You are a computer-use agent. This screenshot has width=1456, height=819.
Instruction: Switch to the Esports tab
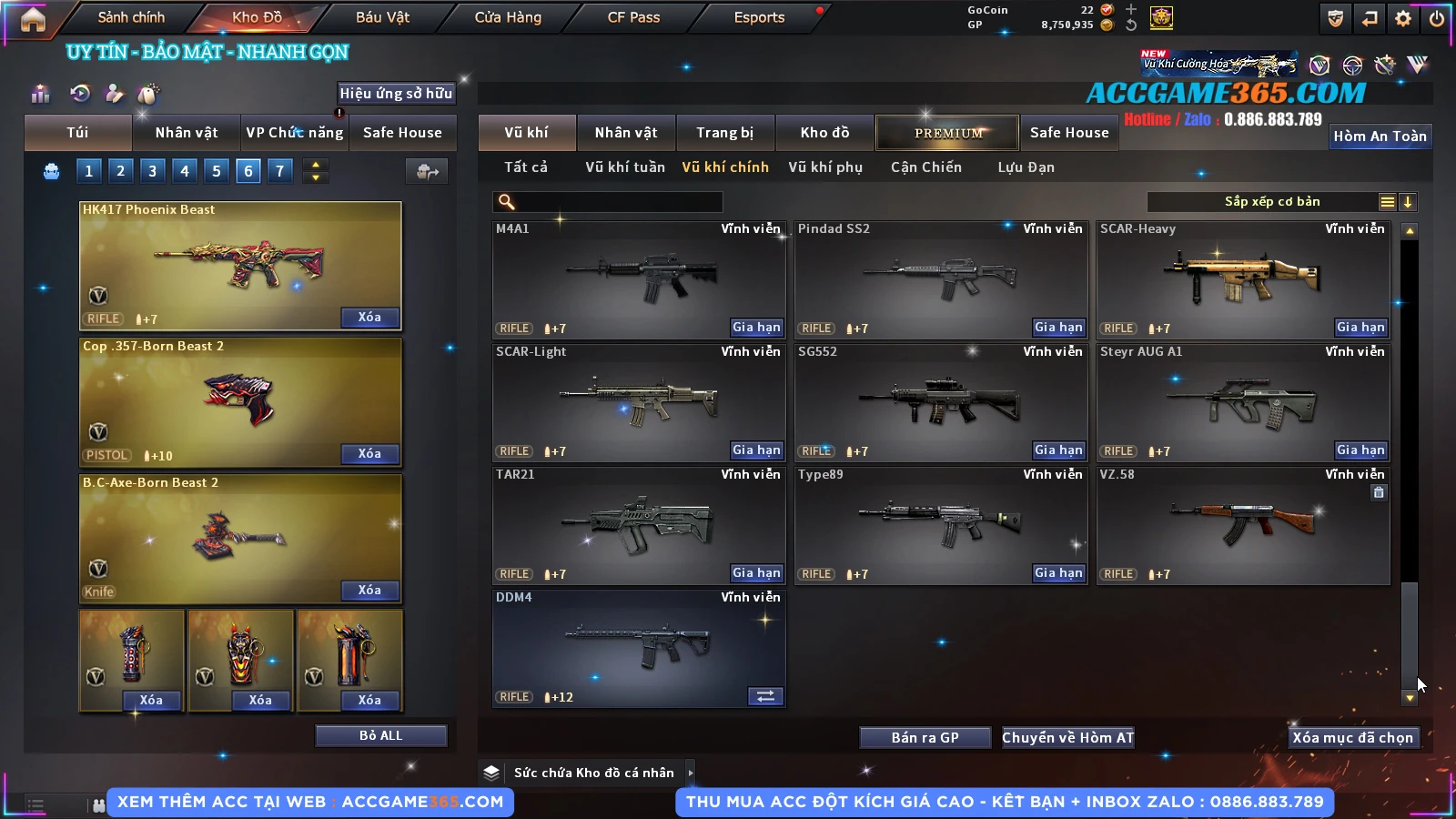coord(759,17)
